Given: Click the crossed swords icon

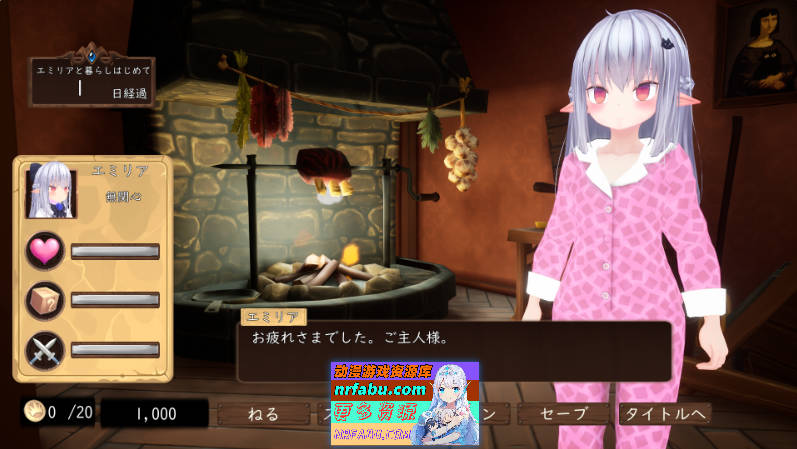Looking at the screenshot, I should point(44,349).
